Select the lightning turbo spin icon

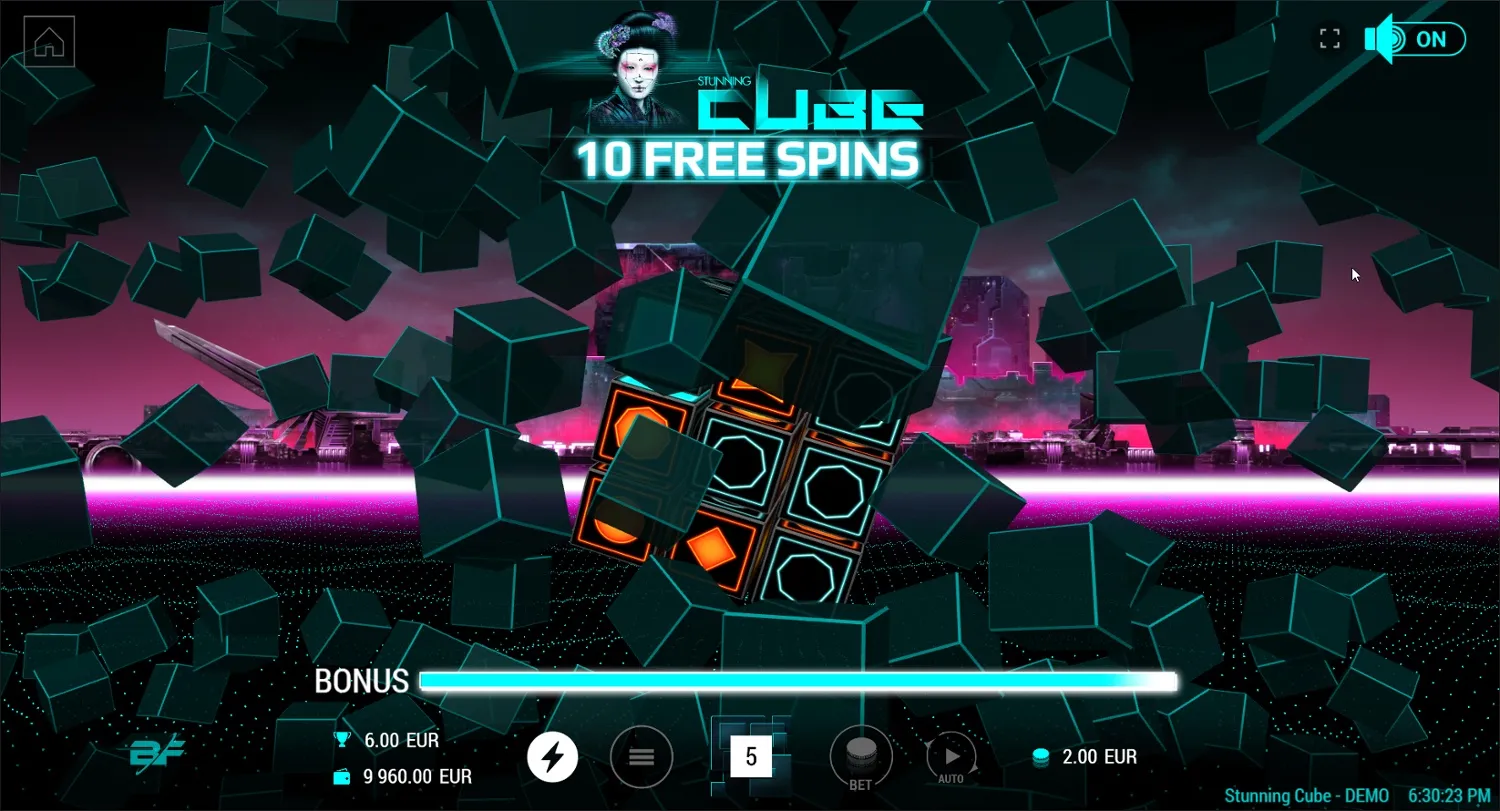pyautogui.click(x=552, y=757)
